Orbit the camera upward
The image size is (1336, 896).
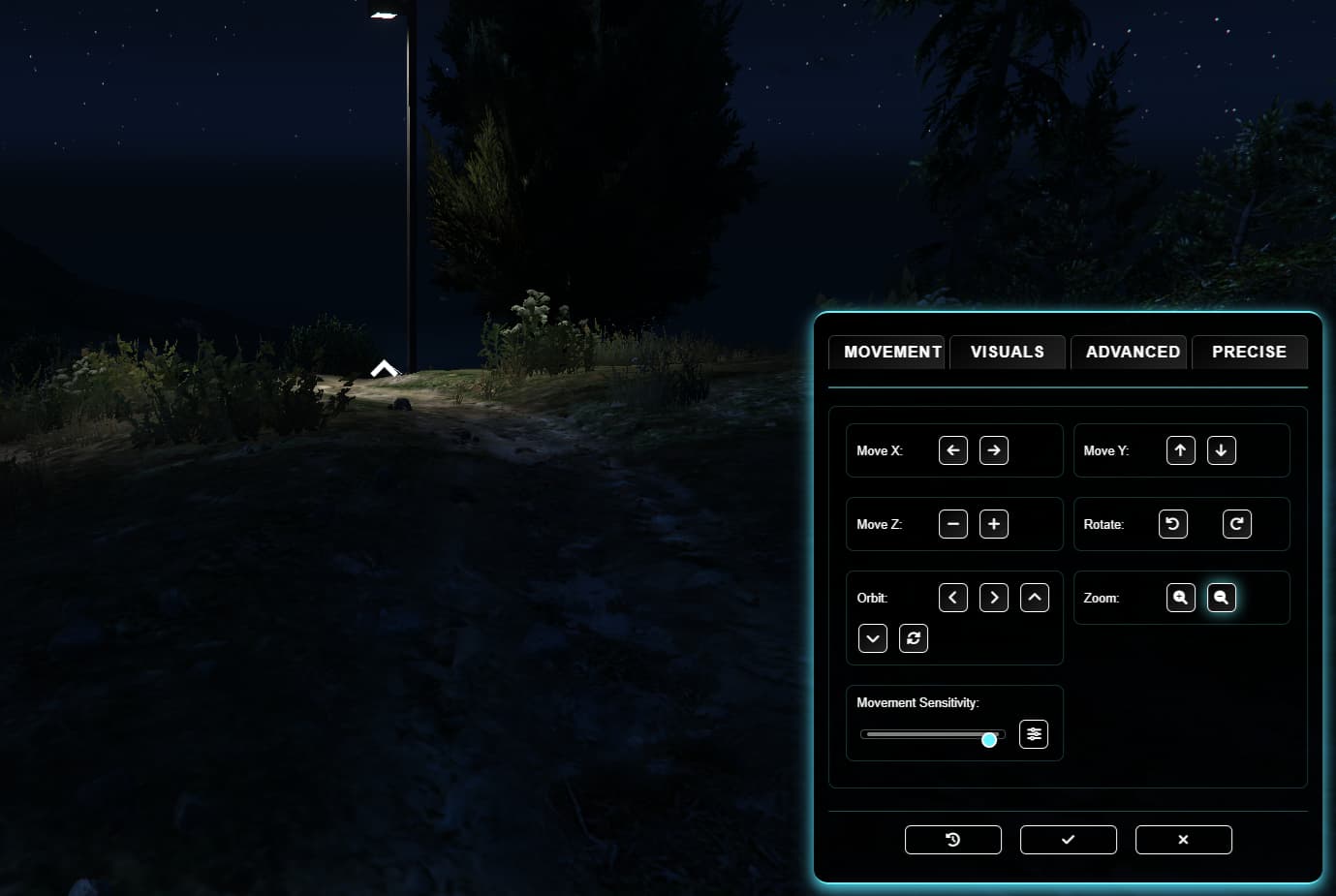click(1034, 597)
